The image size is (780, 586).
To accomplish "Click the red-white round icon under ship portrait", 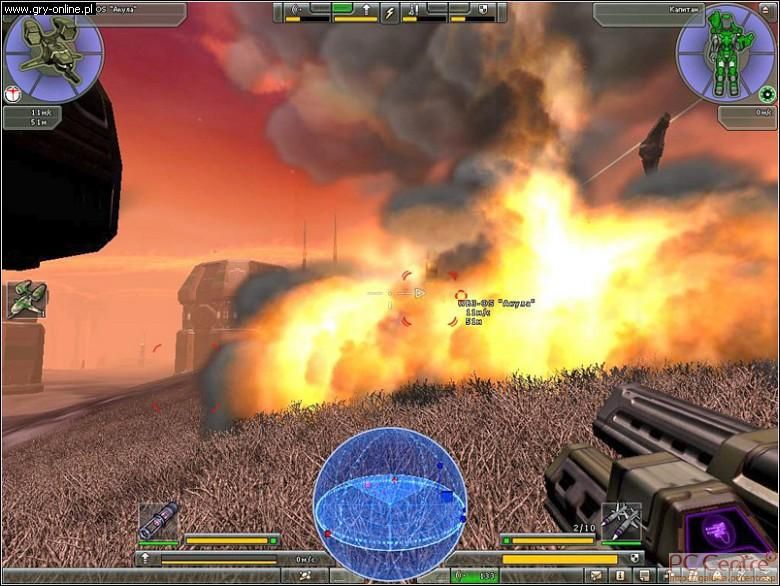I will point(11,94).
